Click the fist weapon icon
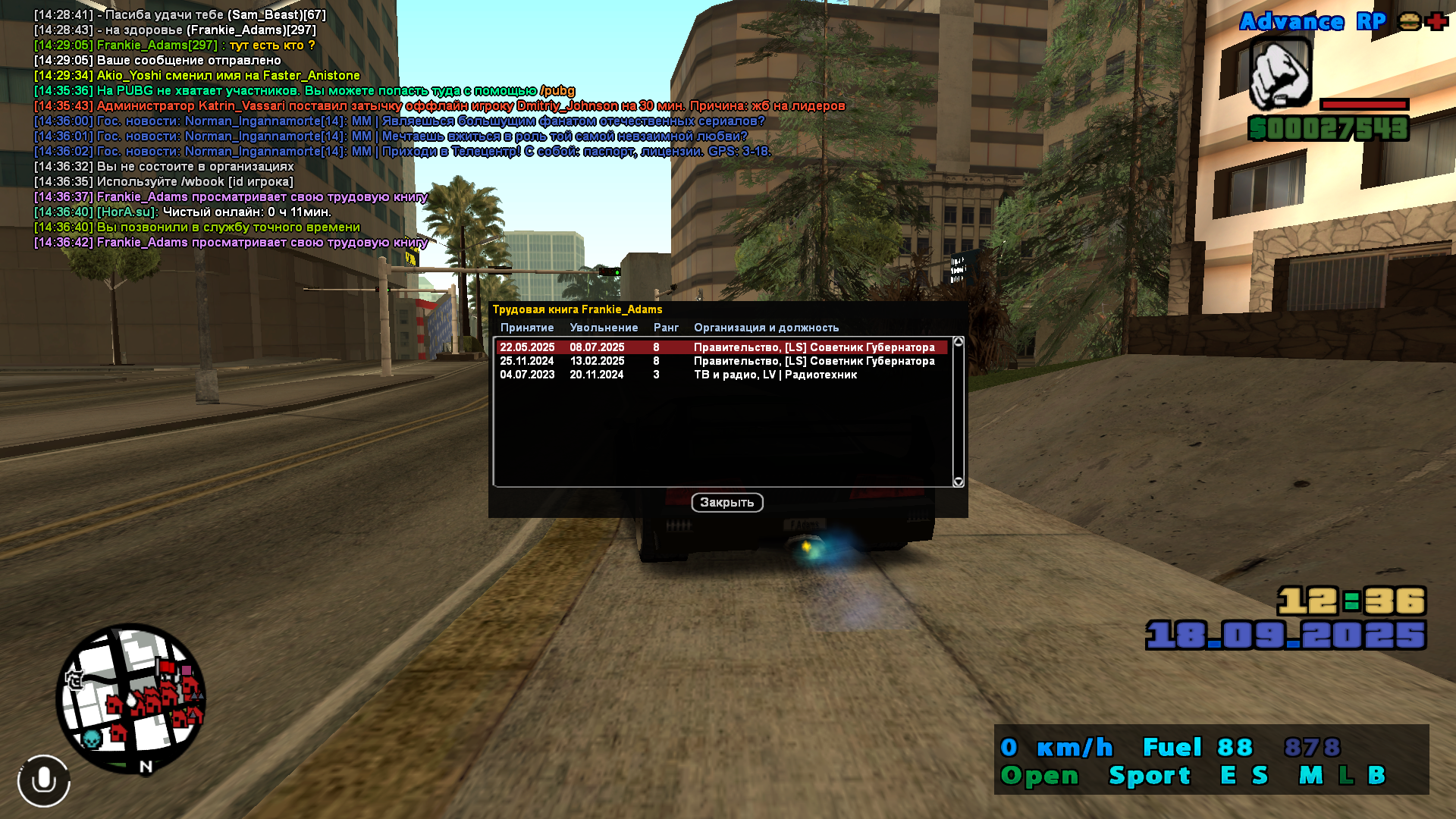The height and width of the screenshot is (819, 1456). [1280, 75]
